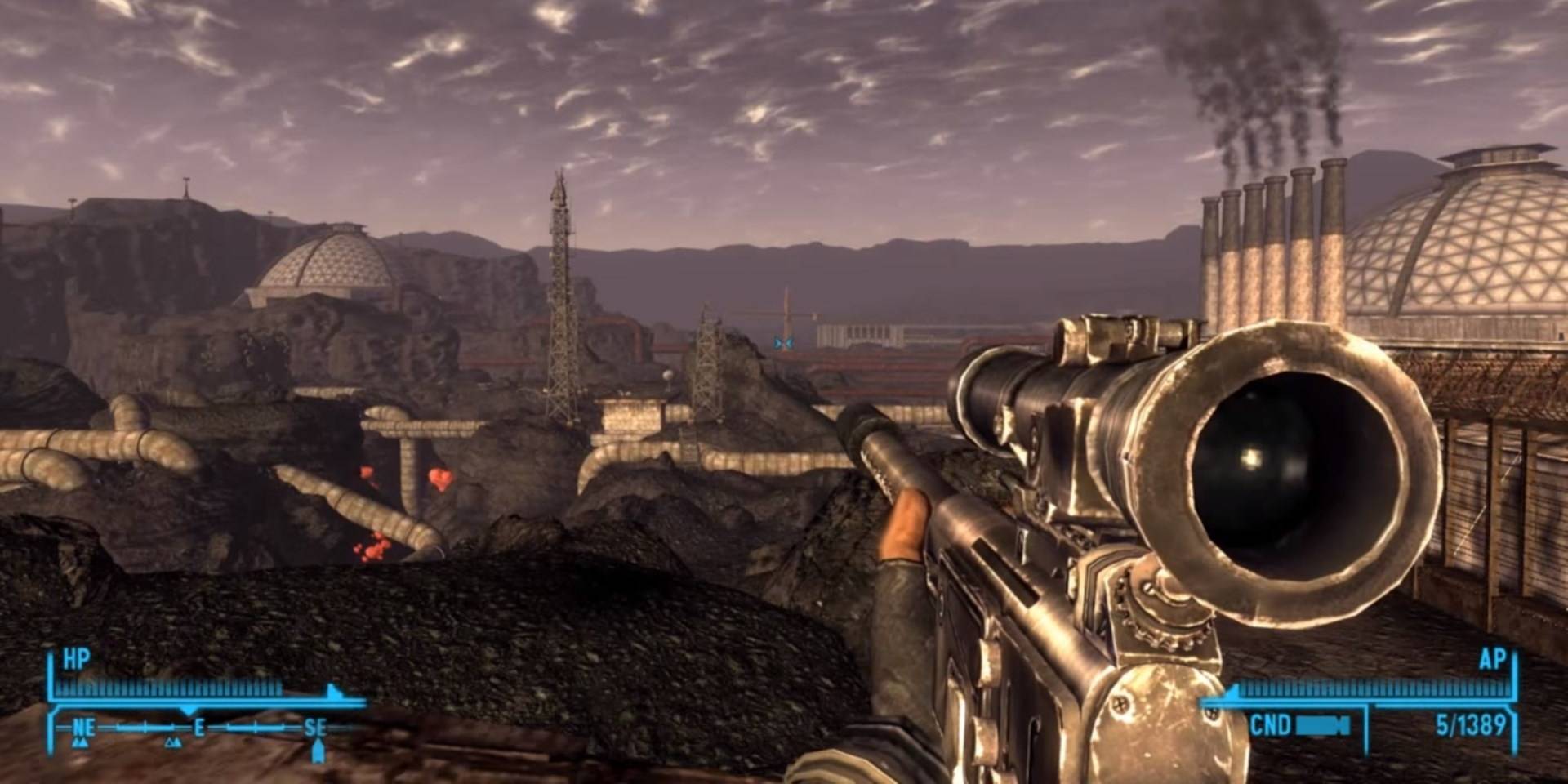Screen dimensions: 1568x784
Task: Toggle the E heading on the compass strip
Action: coord(199,727)
